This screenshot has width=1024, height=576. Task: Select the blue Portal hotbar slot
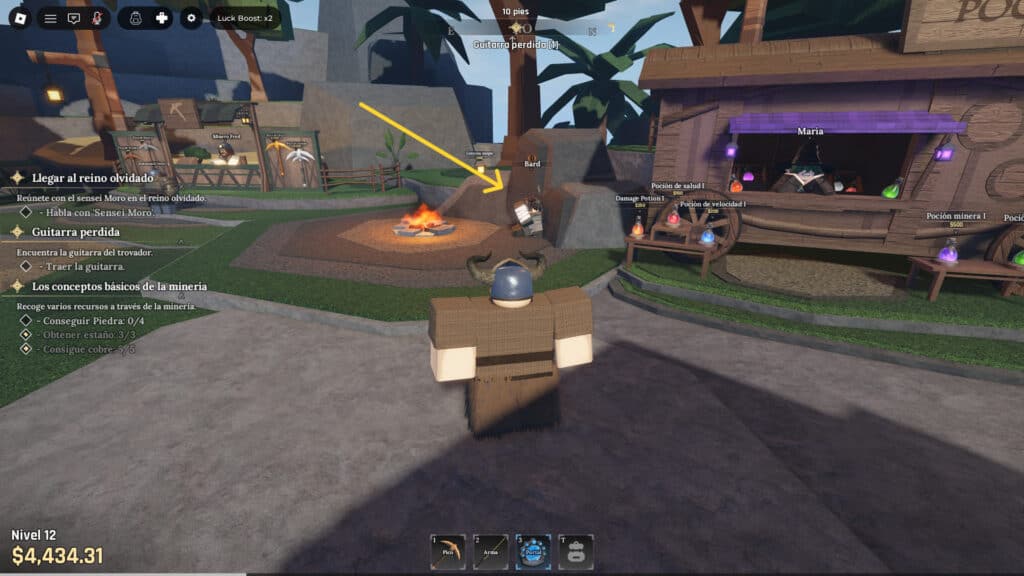click(x=533, y=552)
